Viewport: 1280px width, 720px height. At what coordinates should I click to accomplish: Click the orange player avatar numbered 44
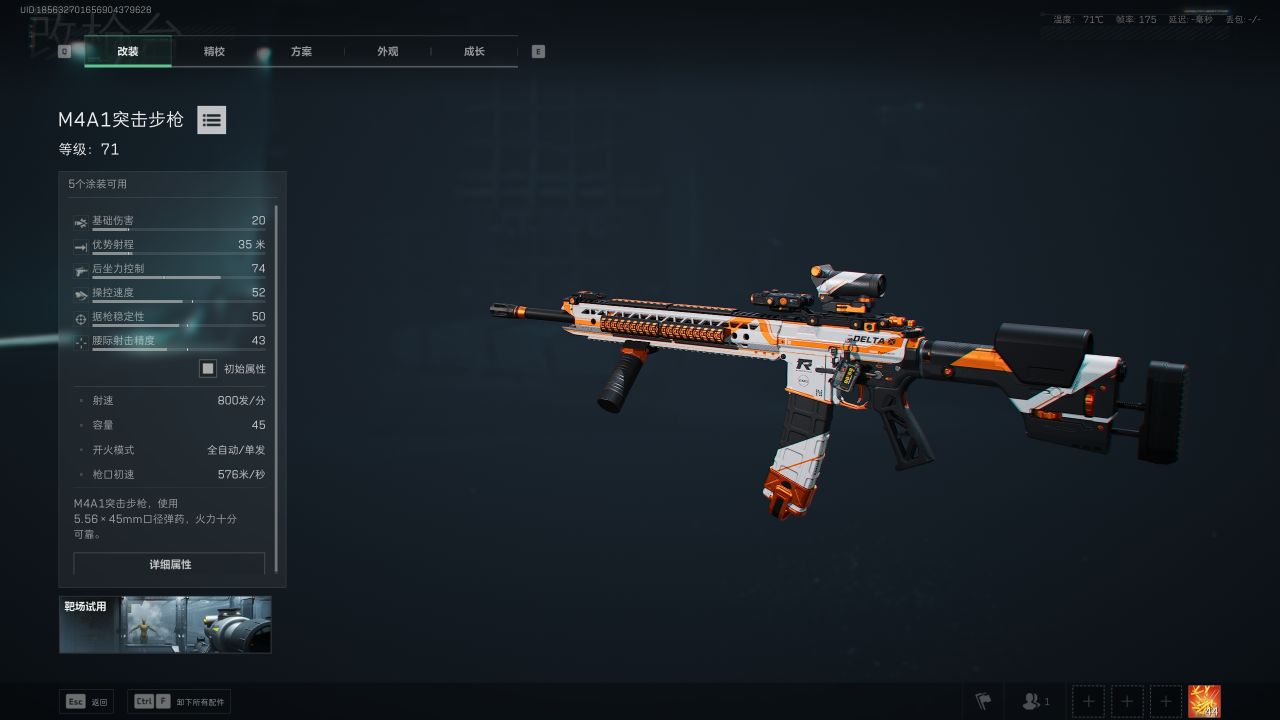click(1204, 701)
